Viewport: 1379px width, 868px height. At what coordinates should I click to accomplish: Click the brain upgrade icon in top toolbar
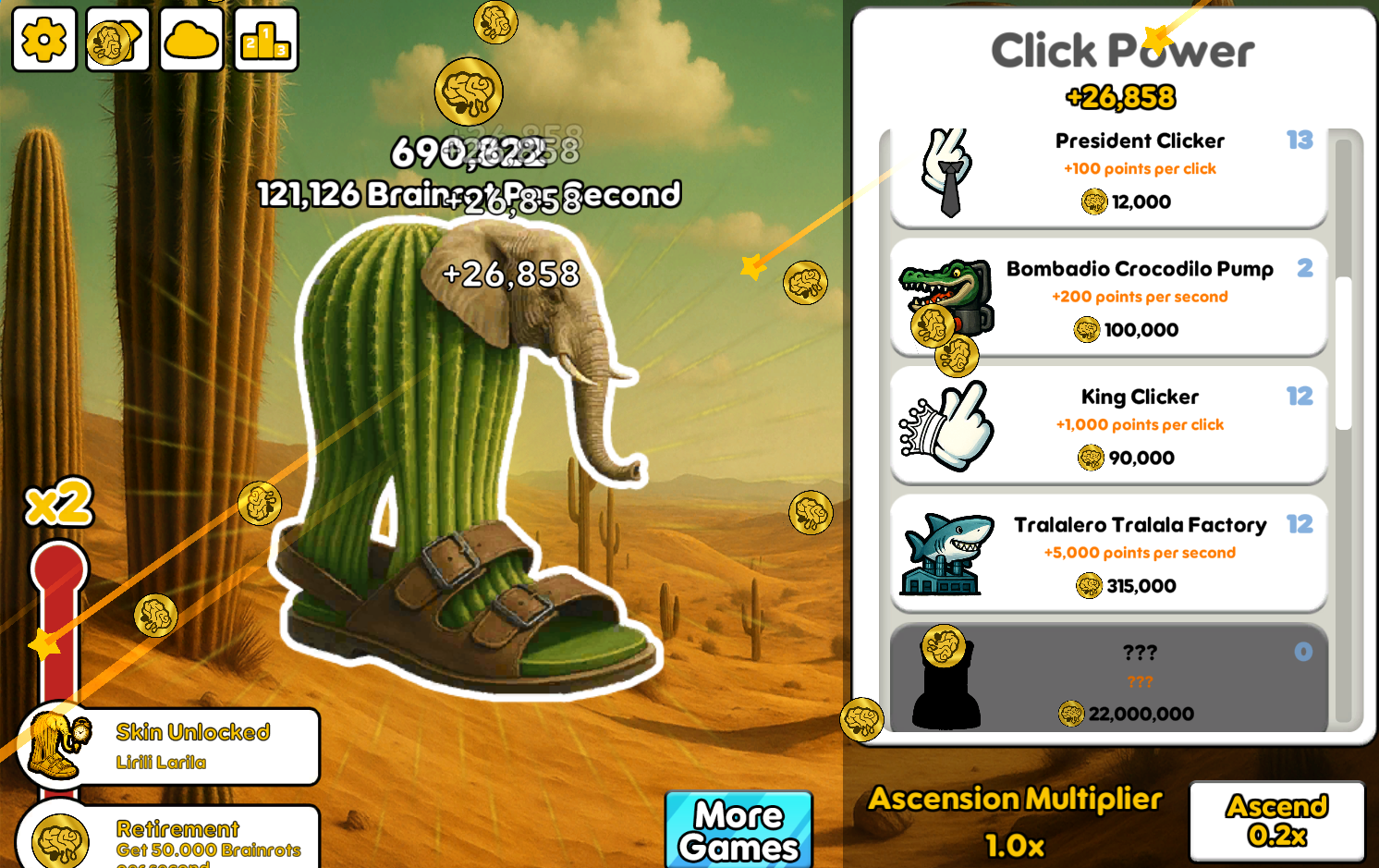pos(116,41)
